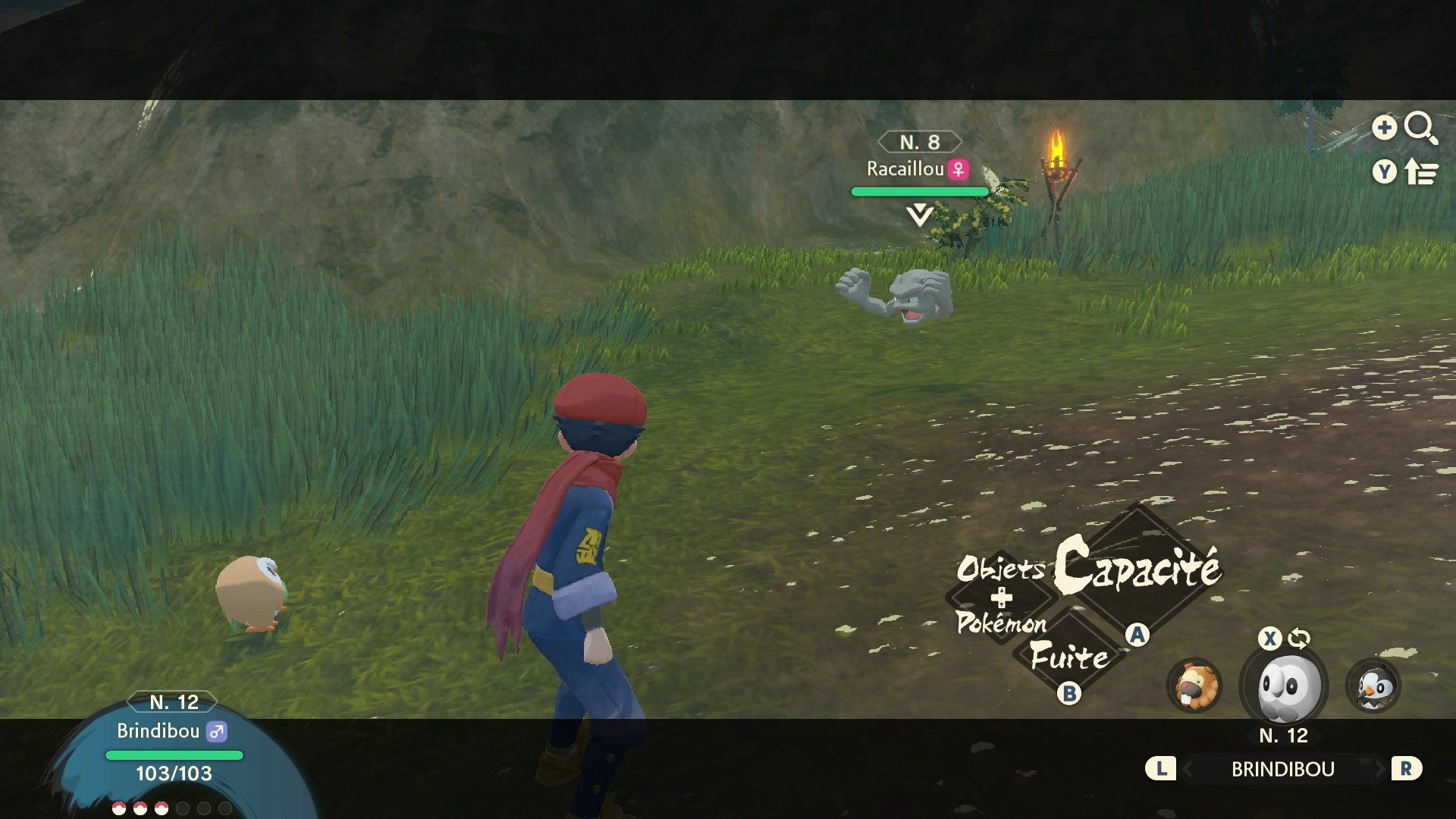Click the magnifying glass inspect icon
The width and height of the screenshot is (1456, 819).
tap(1420, 128)
